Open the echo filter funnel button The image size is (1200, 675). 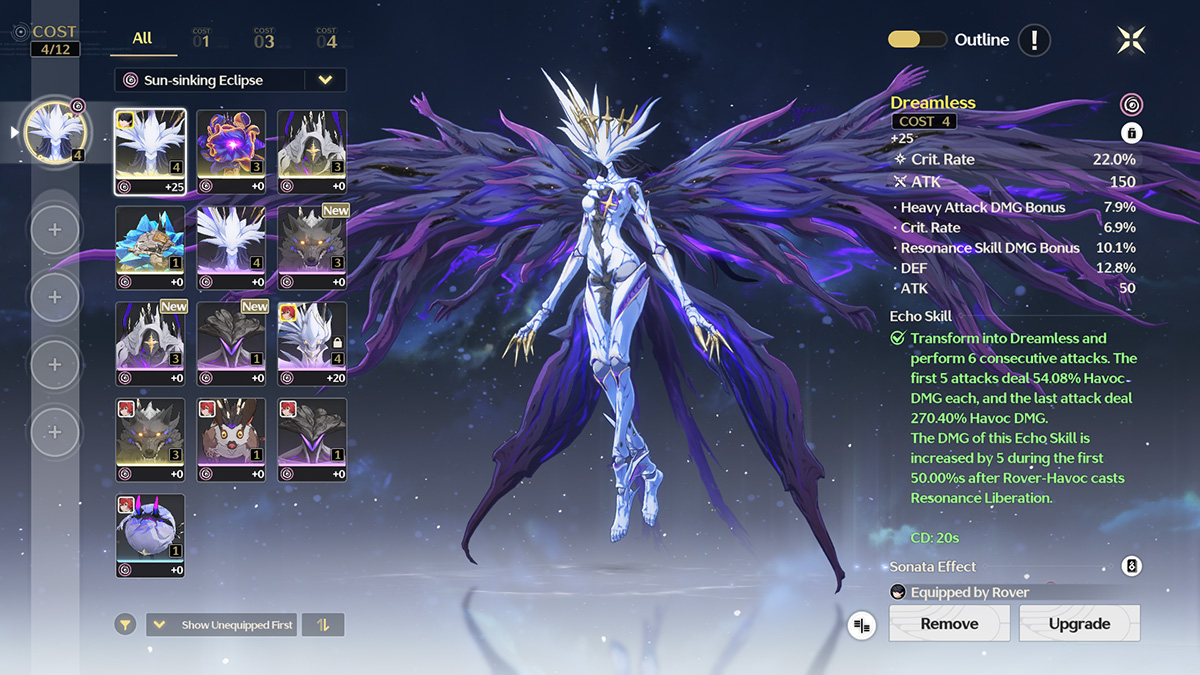[x=125, y=625]
